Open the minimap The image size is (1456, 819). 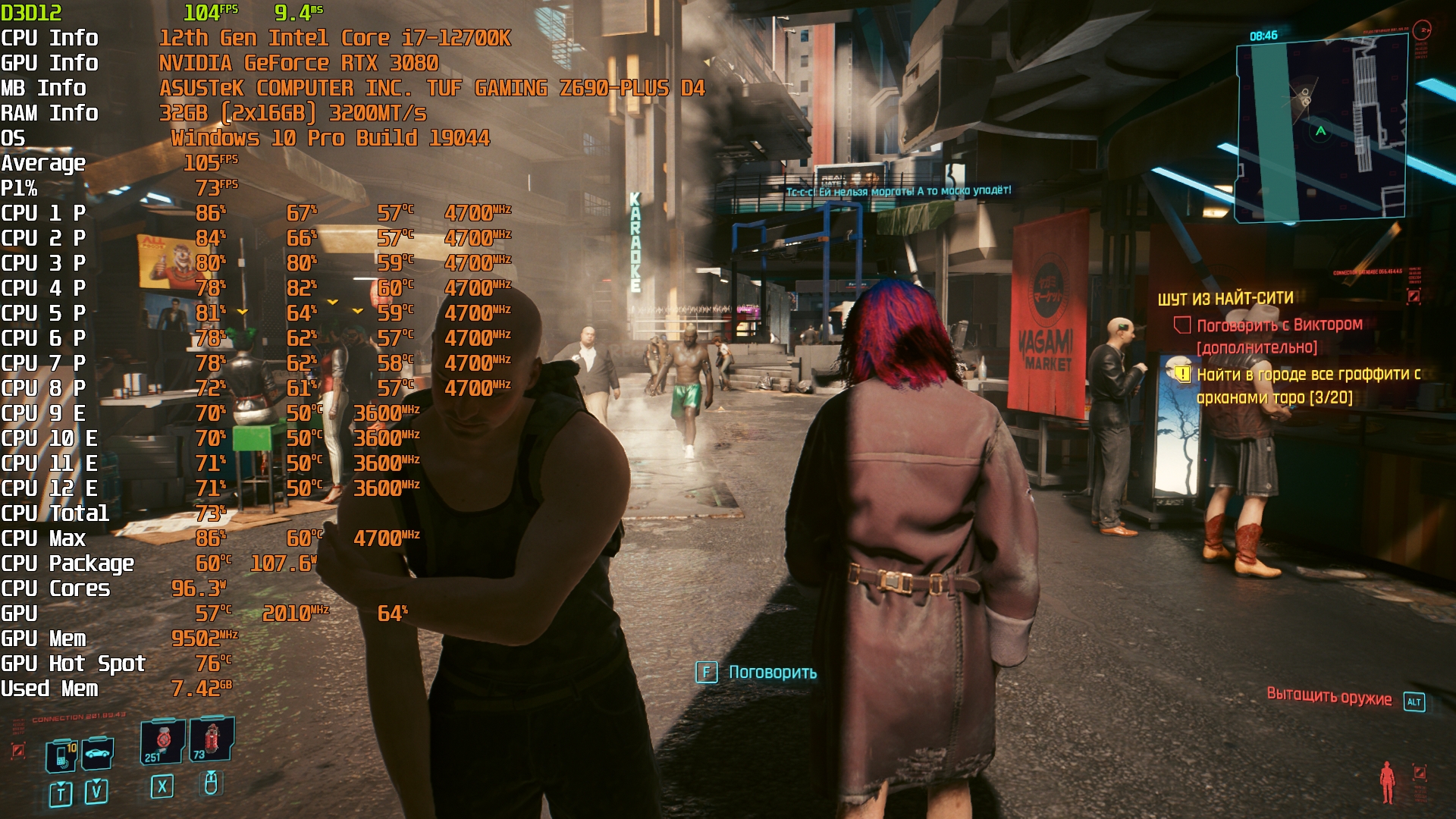(x=1321, y=129)
